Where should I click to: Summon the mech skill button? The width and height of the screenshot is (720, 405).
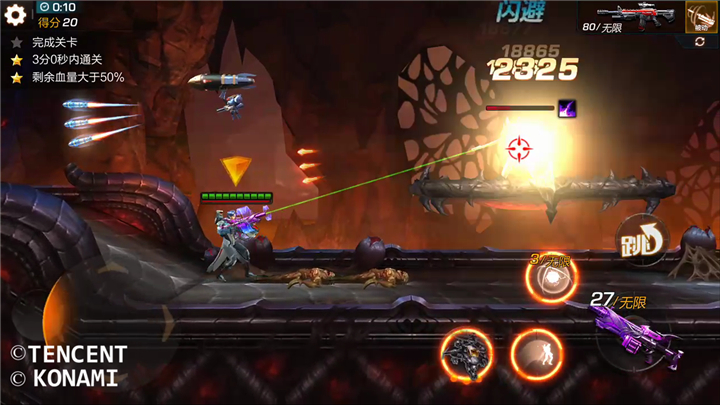coord(465,354)
